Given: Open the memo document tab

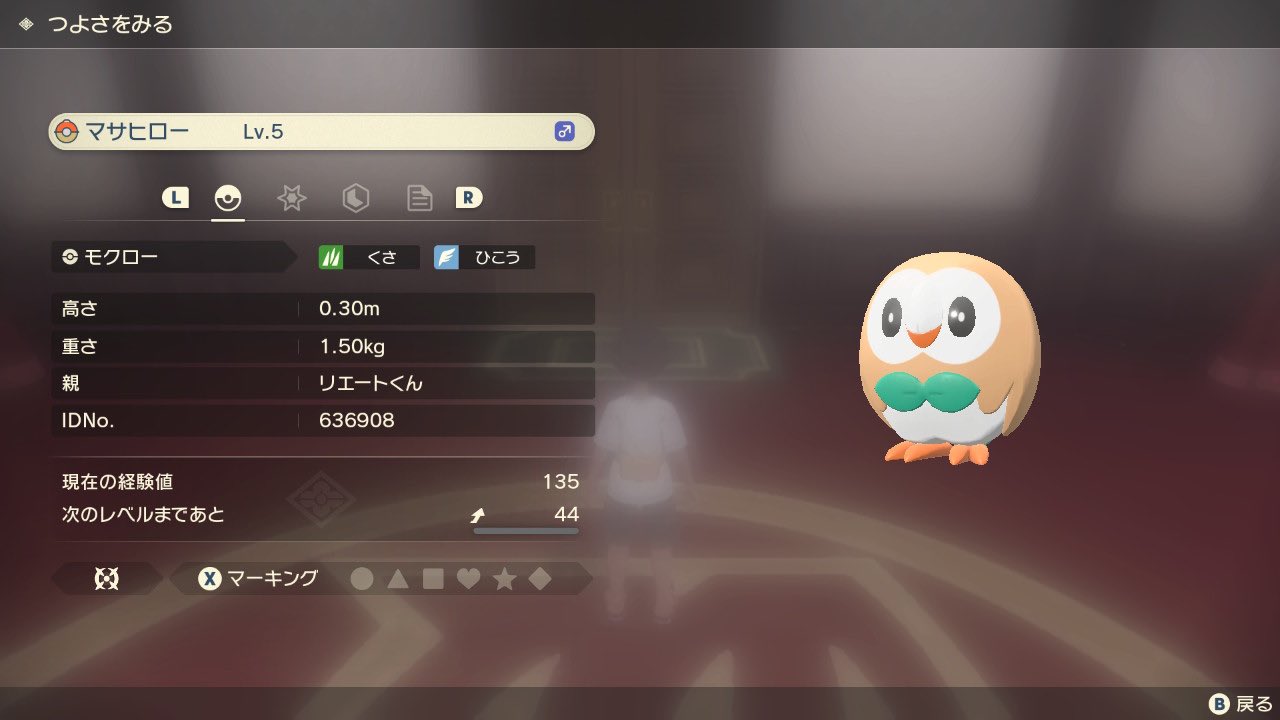Looking at the screenshot, I should pos(419,198).
